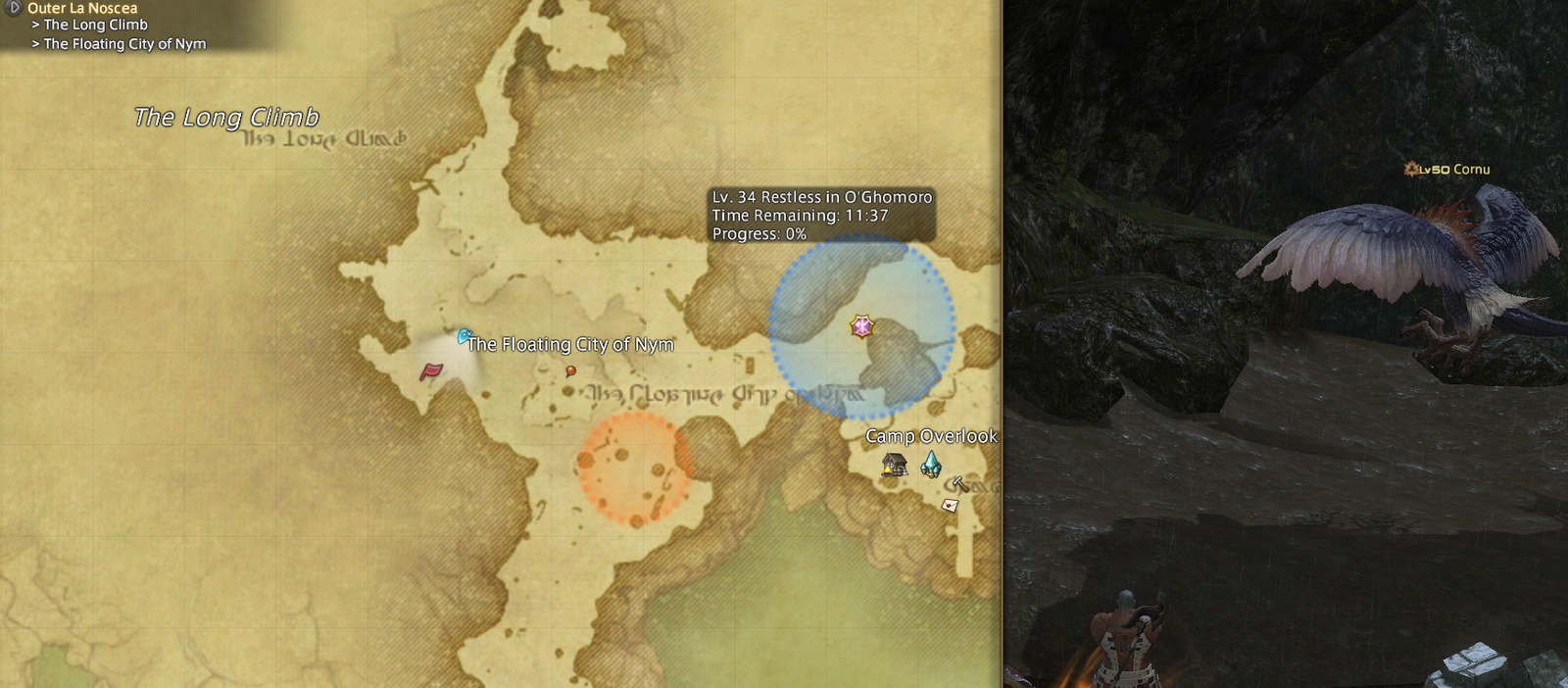
Task: Select the small orange pin marker
Action: click(570, 370)
